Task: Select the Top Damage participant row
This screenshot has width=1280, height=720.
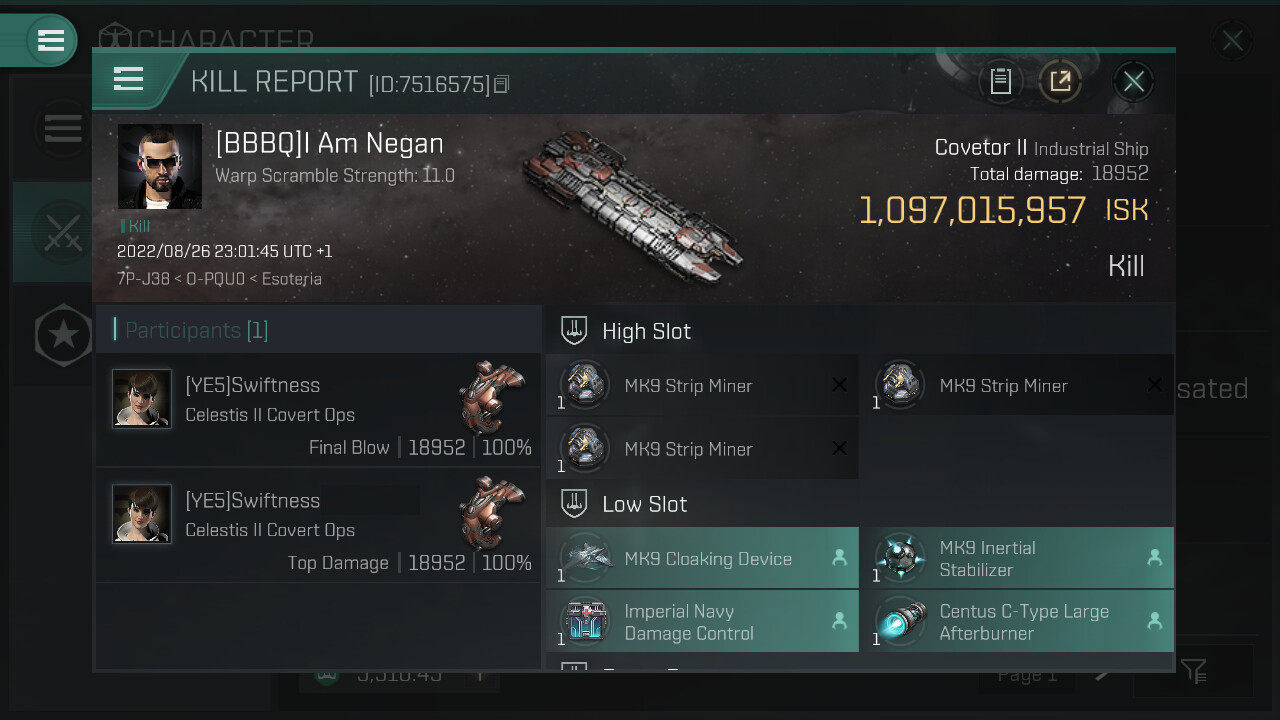Action: tap(318, 526)
